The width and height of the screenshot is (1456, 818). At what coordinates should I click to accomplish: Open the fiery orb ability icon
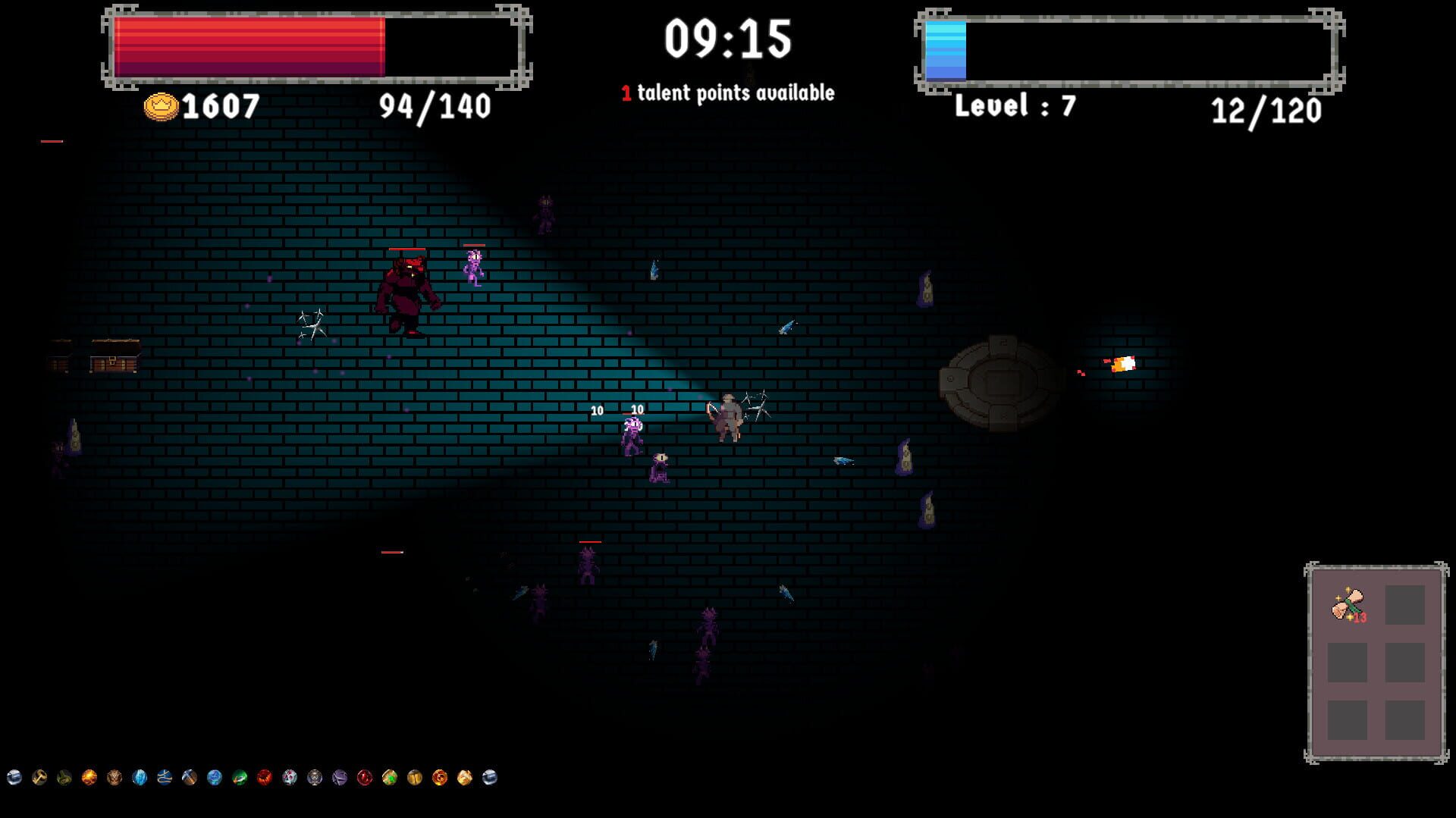87,776
